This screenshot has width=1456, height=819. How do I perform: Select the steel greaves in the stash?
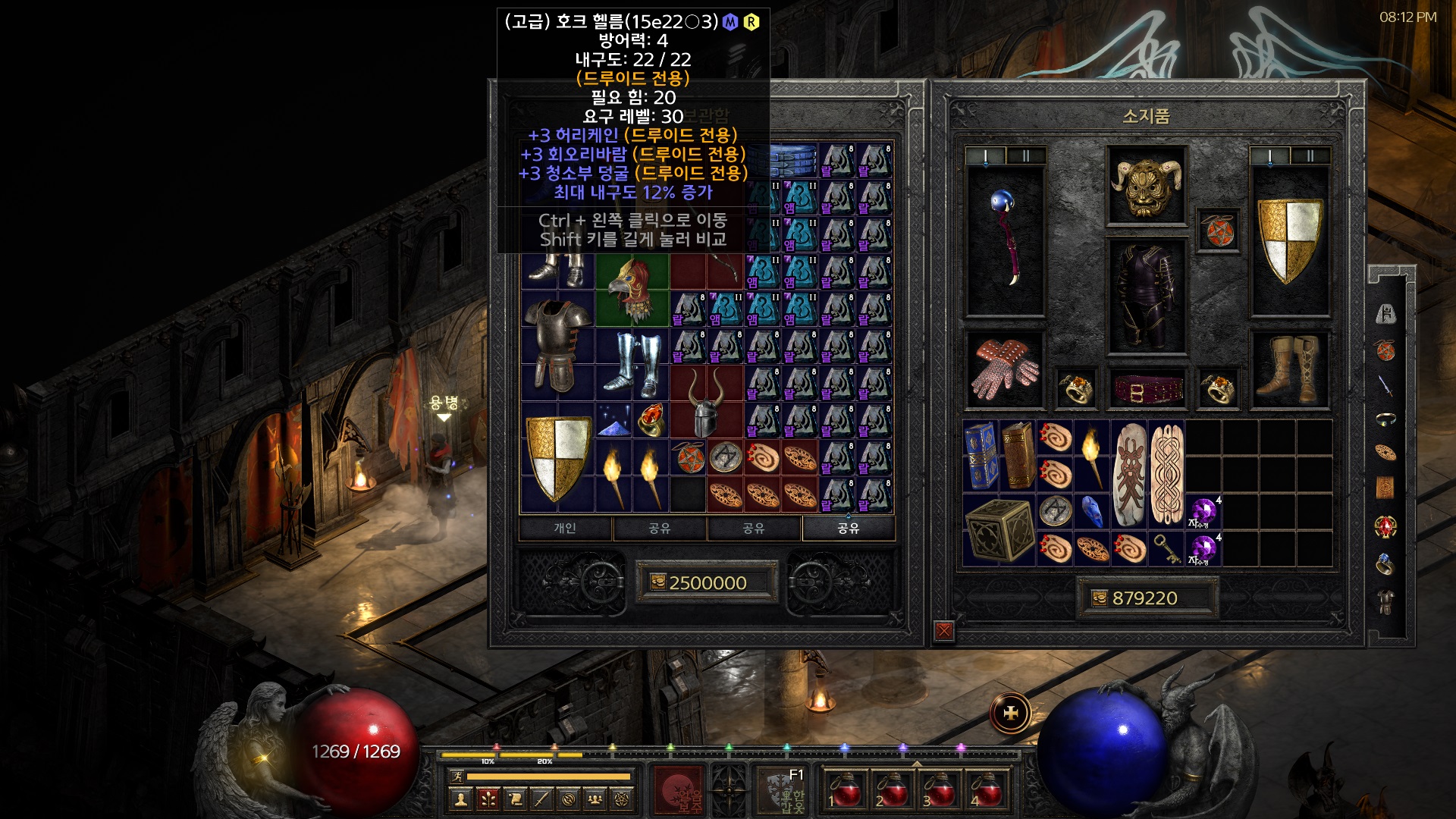[632, 364]
